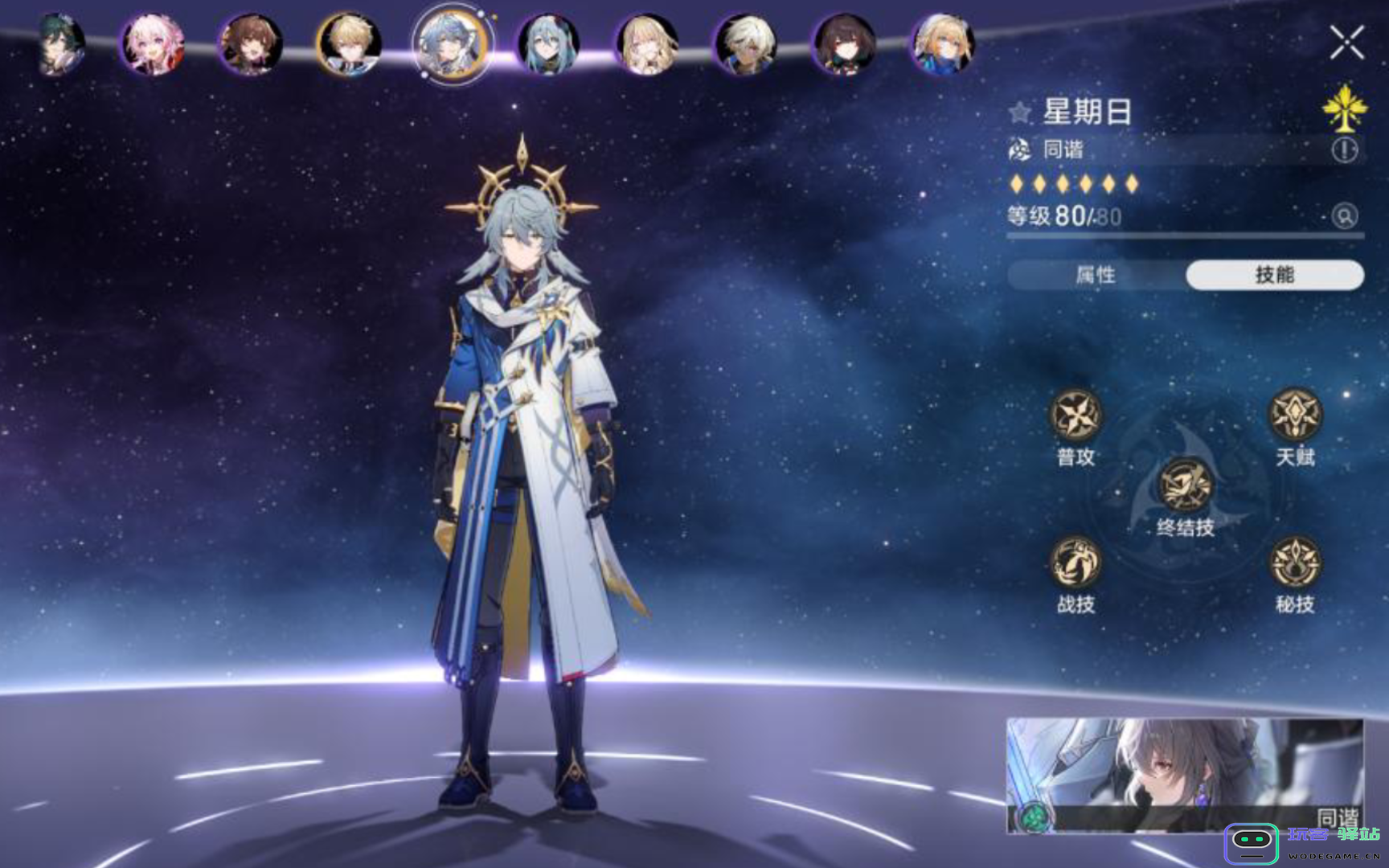Click the magnifier icon next to the level
This screenshot has height=868, width=1389.
click(x=1346, y=217)
